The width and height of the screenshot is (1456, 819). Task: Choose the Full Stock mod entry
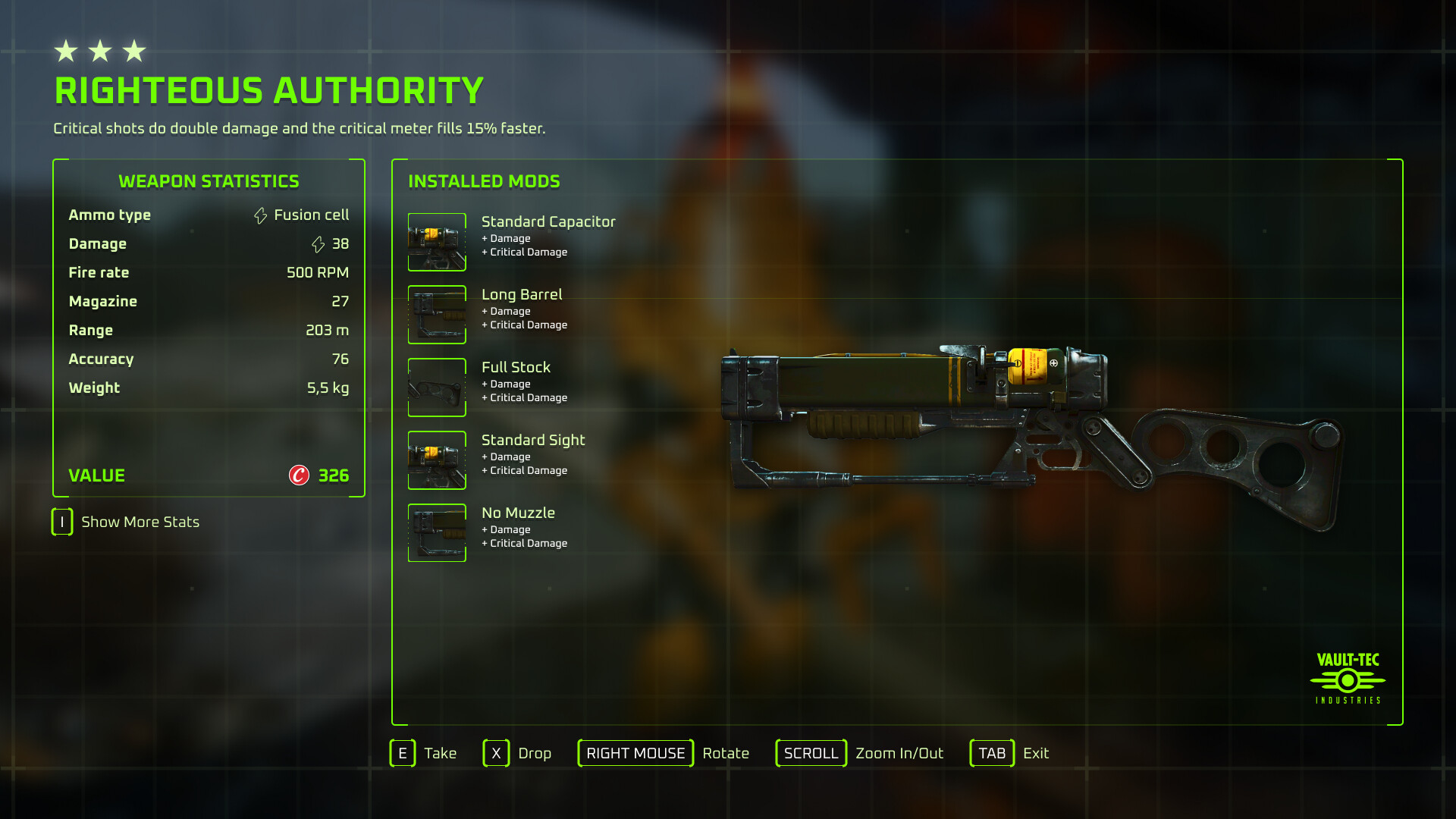click(x=516, y=368)
